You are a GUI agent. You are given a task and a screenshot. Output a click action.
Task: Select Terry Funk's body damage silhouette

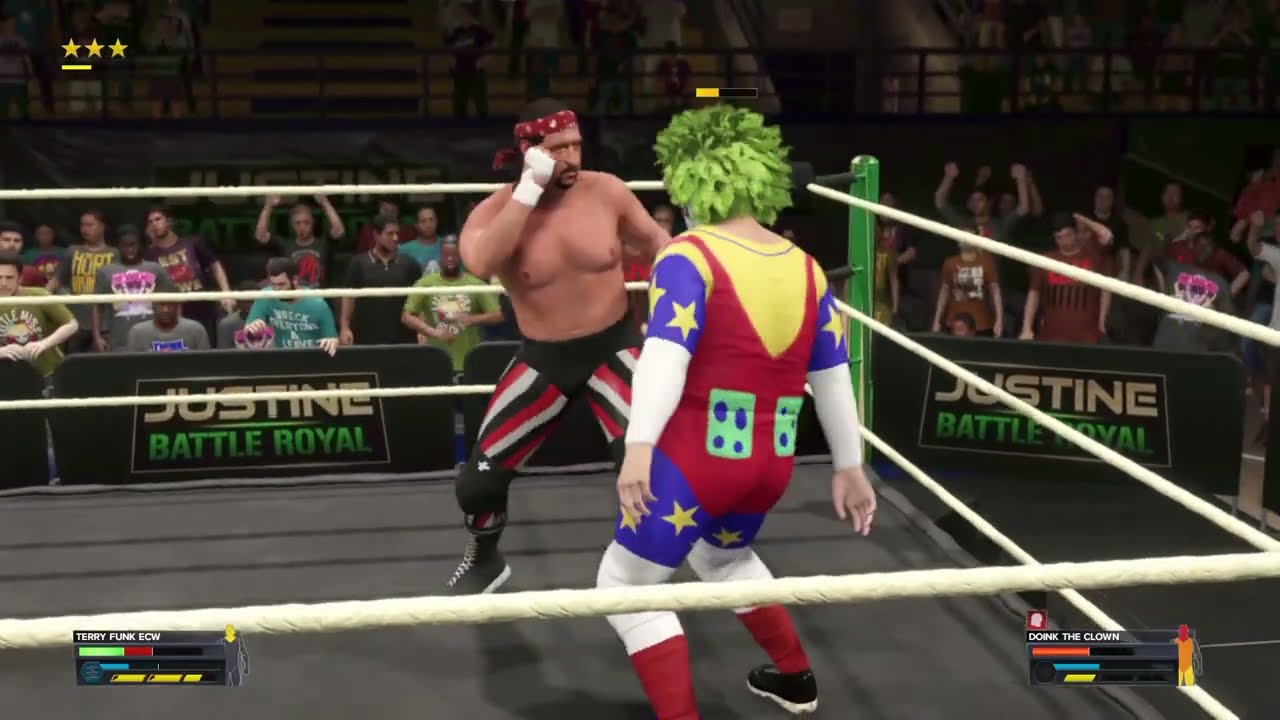[x=232, y=656]
